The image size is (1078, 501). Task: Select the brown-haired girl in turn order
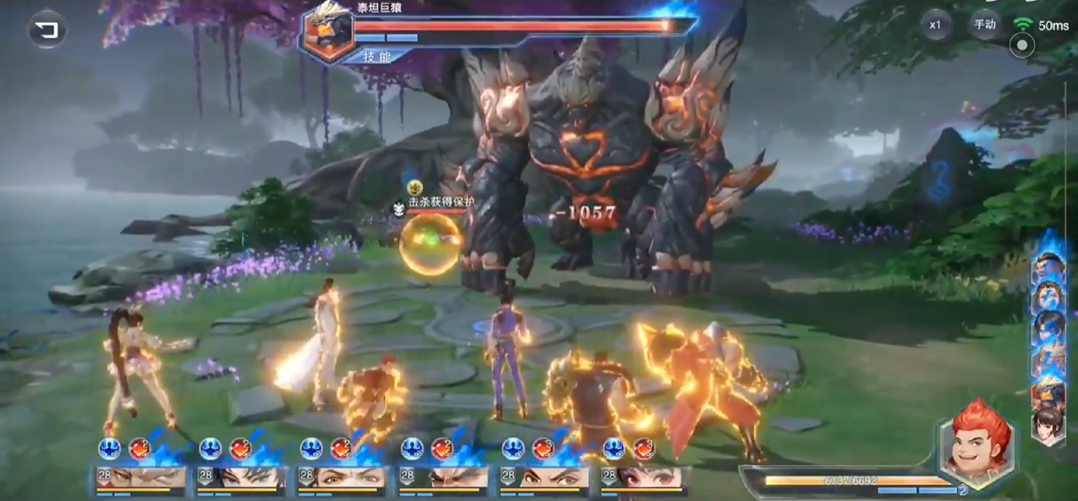tap(1047, 423)
